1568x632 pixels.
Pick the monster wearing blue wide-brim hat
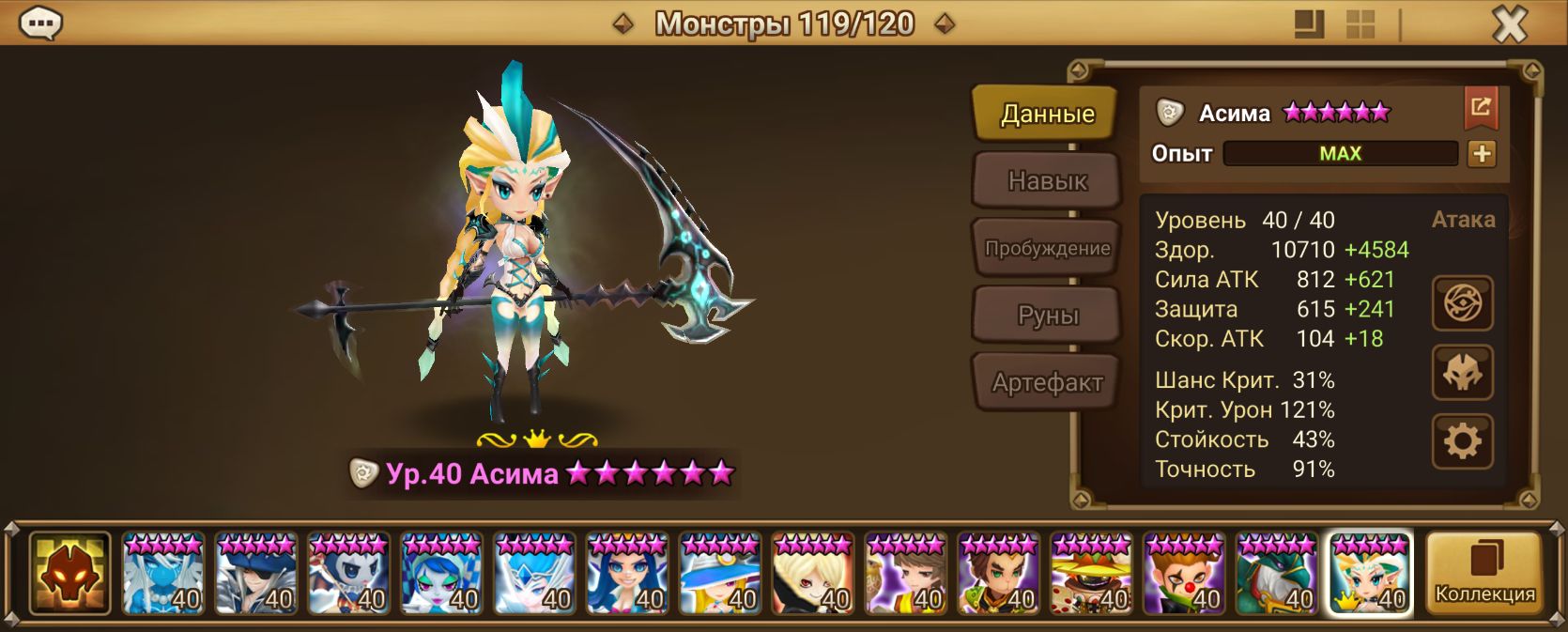720,574
